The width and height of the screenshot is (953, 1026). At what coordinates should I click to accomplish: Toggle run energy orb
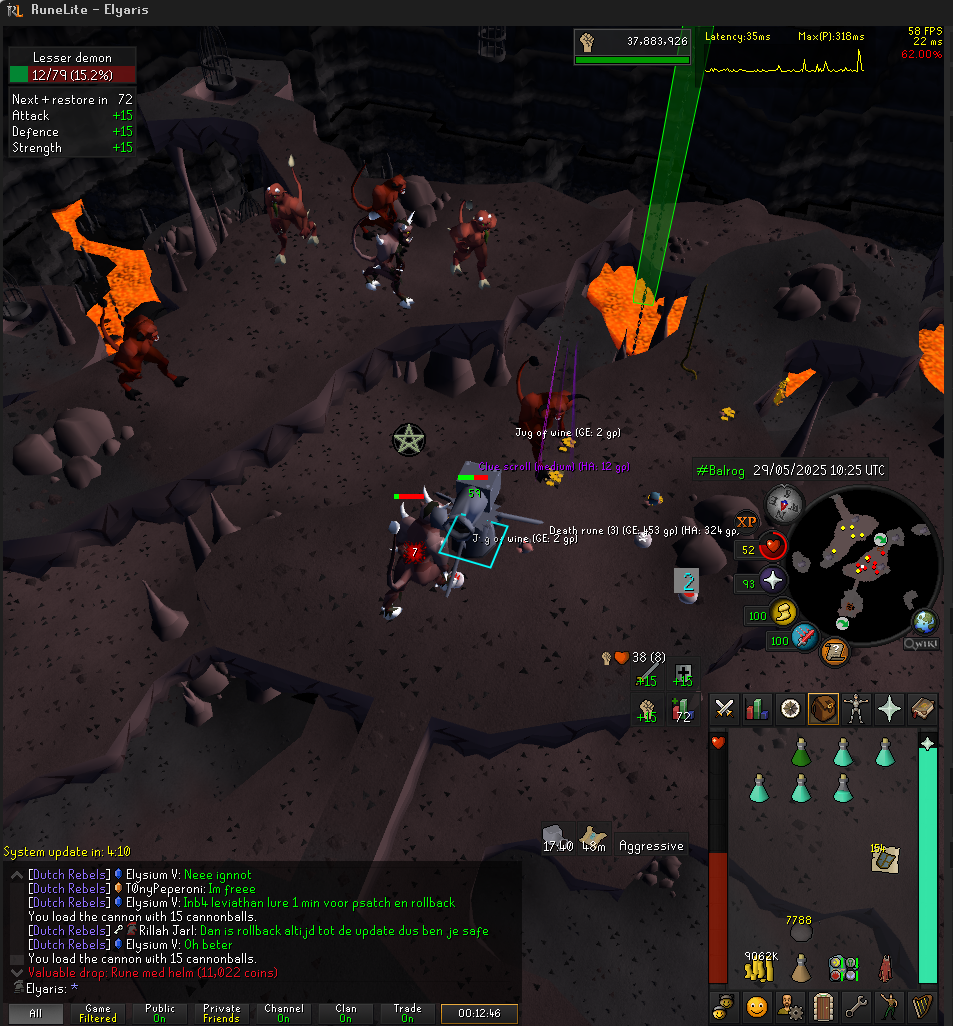[783, 612]
